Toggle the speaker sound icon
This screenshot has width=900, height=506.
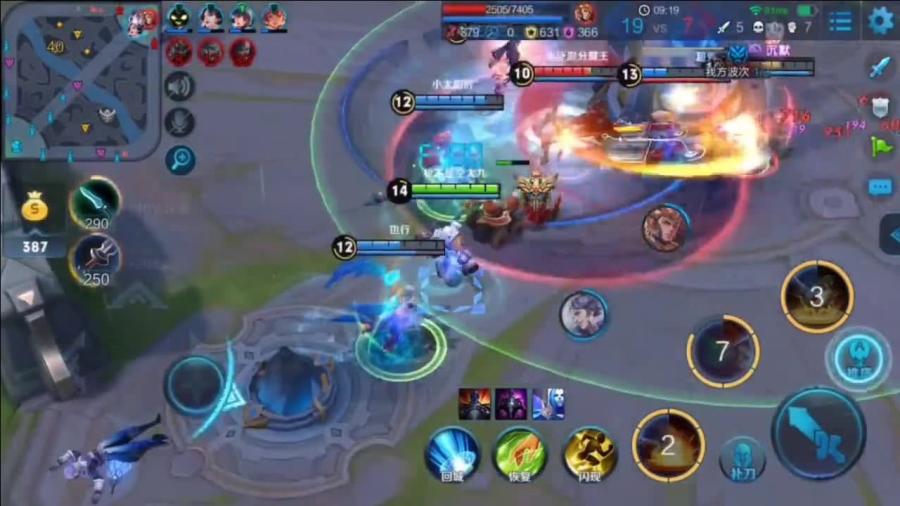[180, 88]
